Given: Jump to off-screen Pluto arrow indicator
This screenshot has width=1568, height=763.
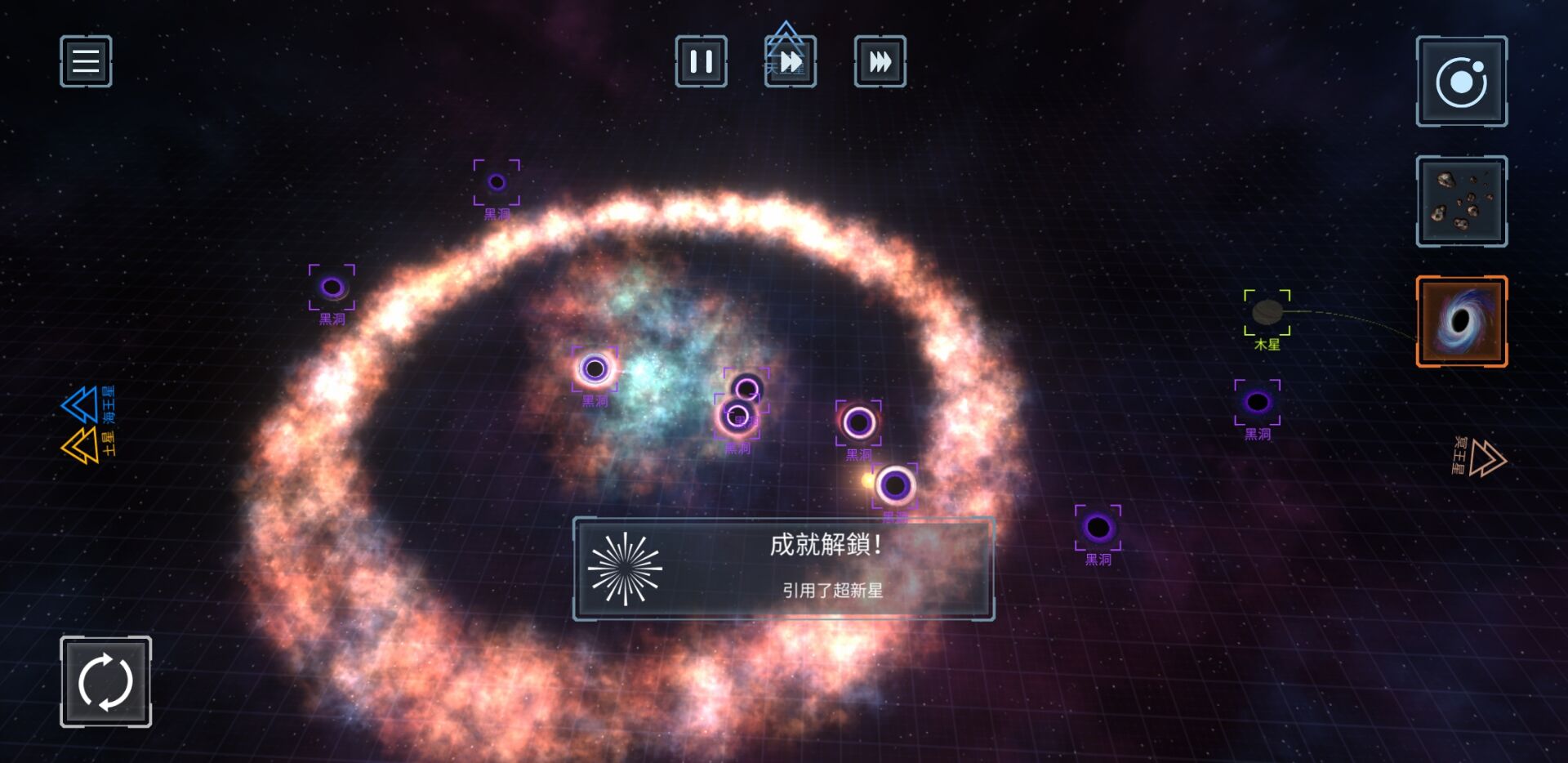Looking at the screenshot, I should tap(1486, 457).
